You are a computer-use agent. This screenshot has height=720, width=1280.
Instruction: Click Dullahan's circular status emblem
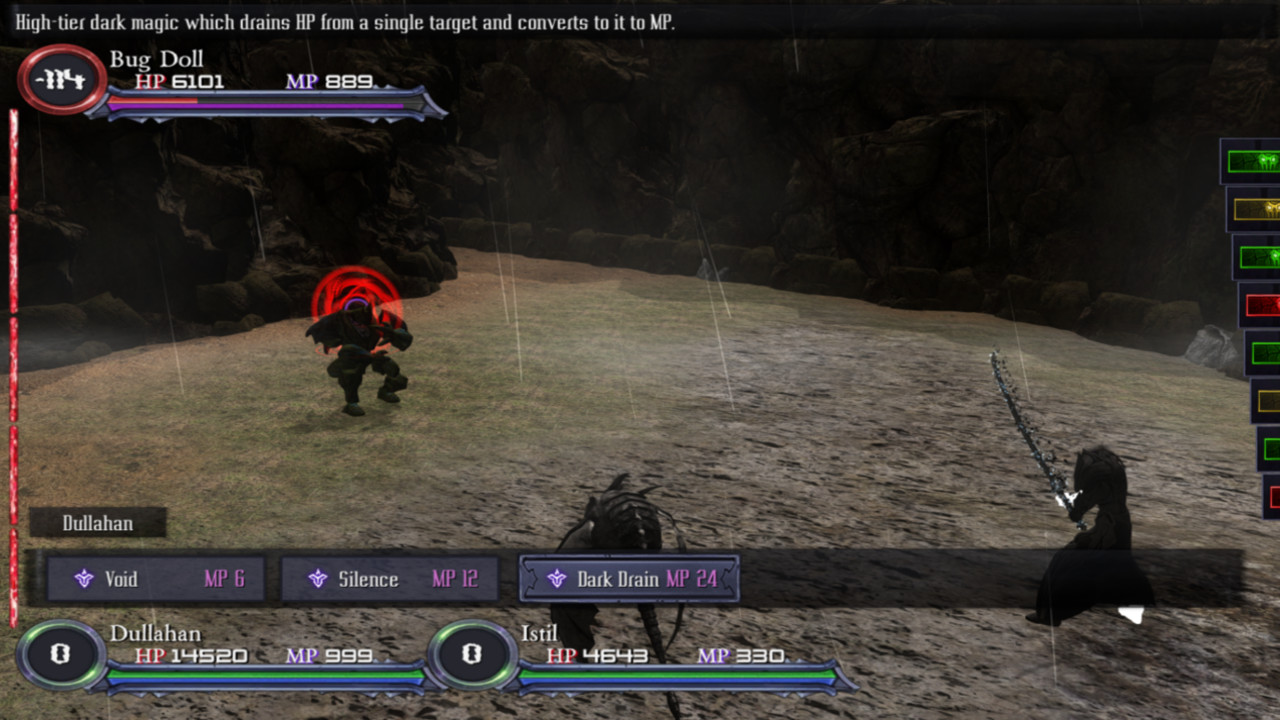pos(59,656)
